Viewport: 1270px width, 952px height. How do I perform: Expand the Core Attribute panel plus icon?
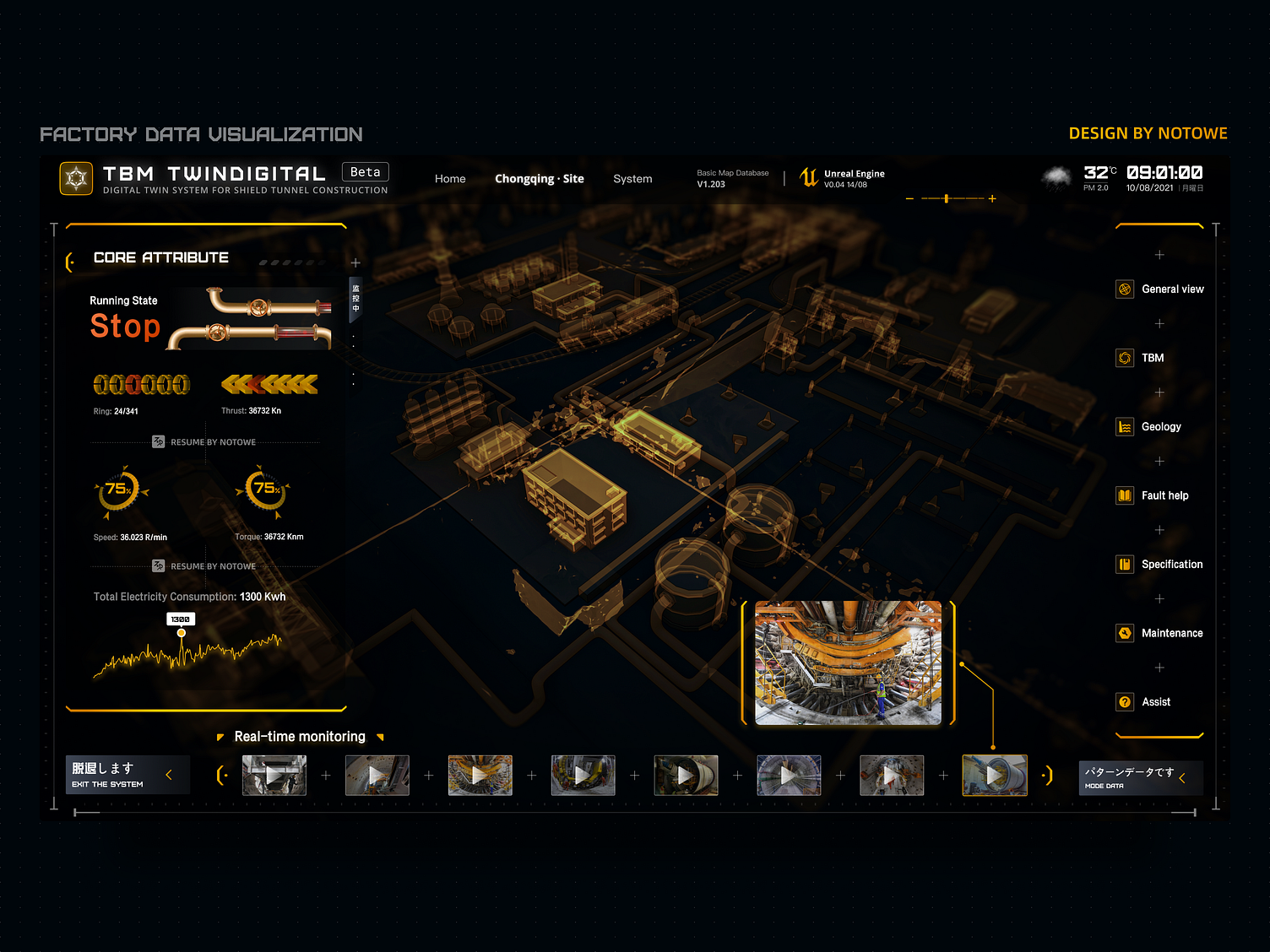[x=355, y=263]
